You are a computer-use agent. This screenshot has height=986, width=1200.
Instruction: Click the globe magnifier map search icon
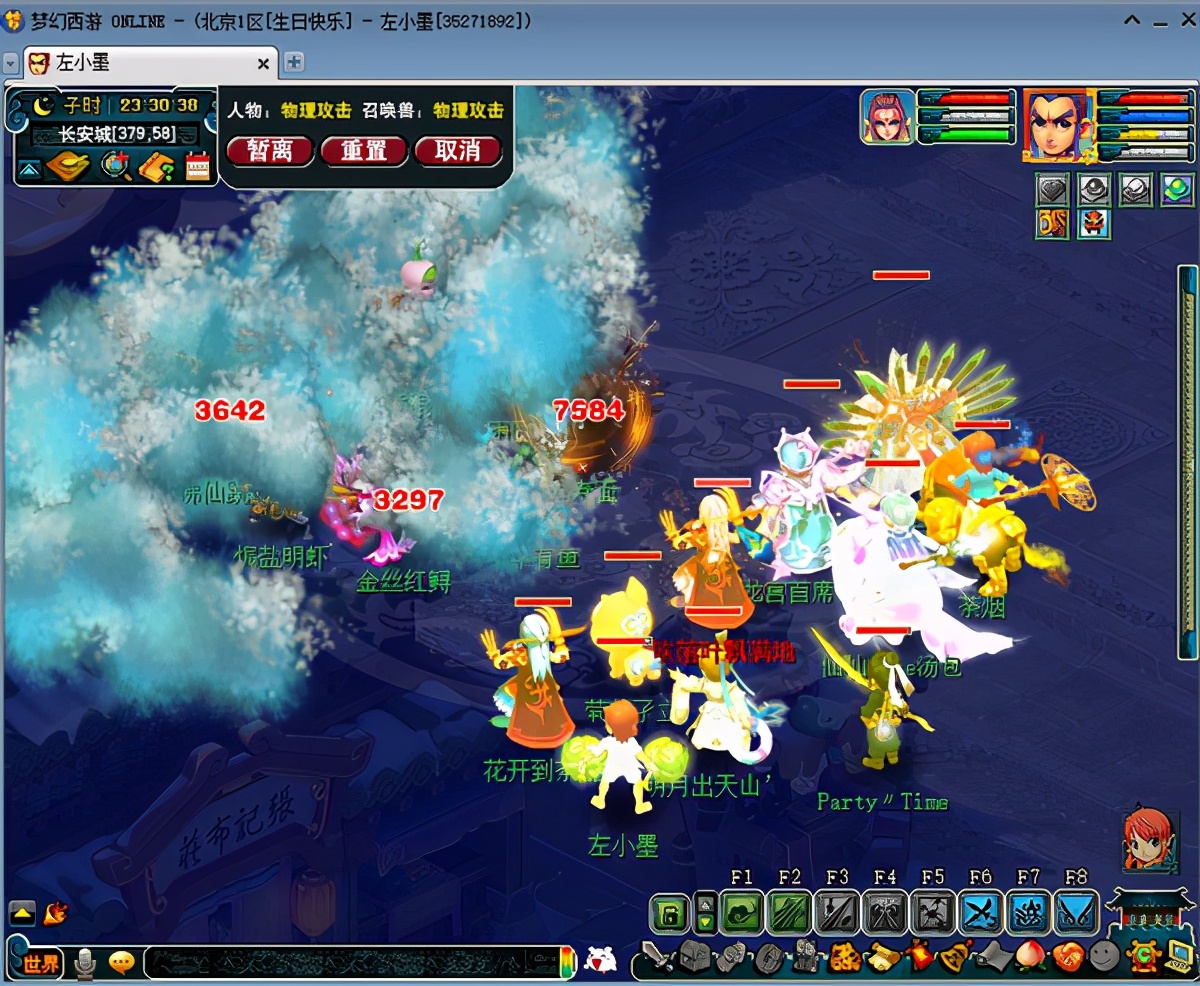tap(115, 166)
